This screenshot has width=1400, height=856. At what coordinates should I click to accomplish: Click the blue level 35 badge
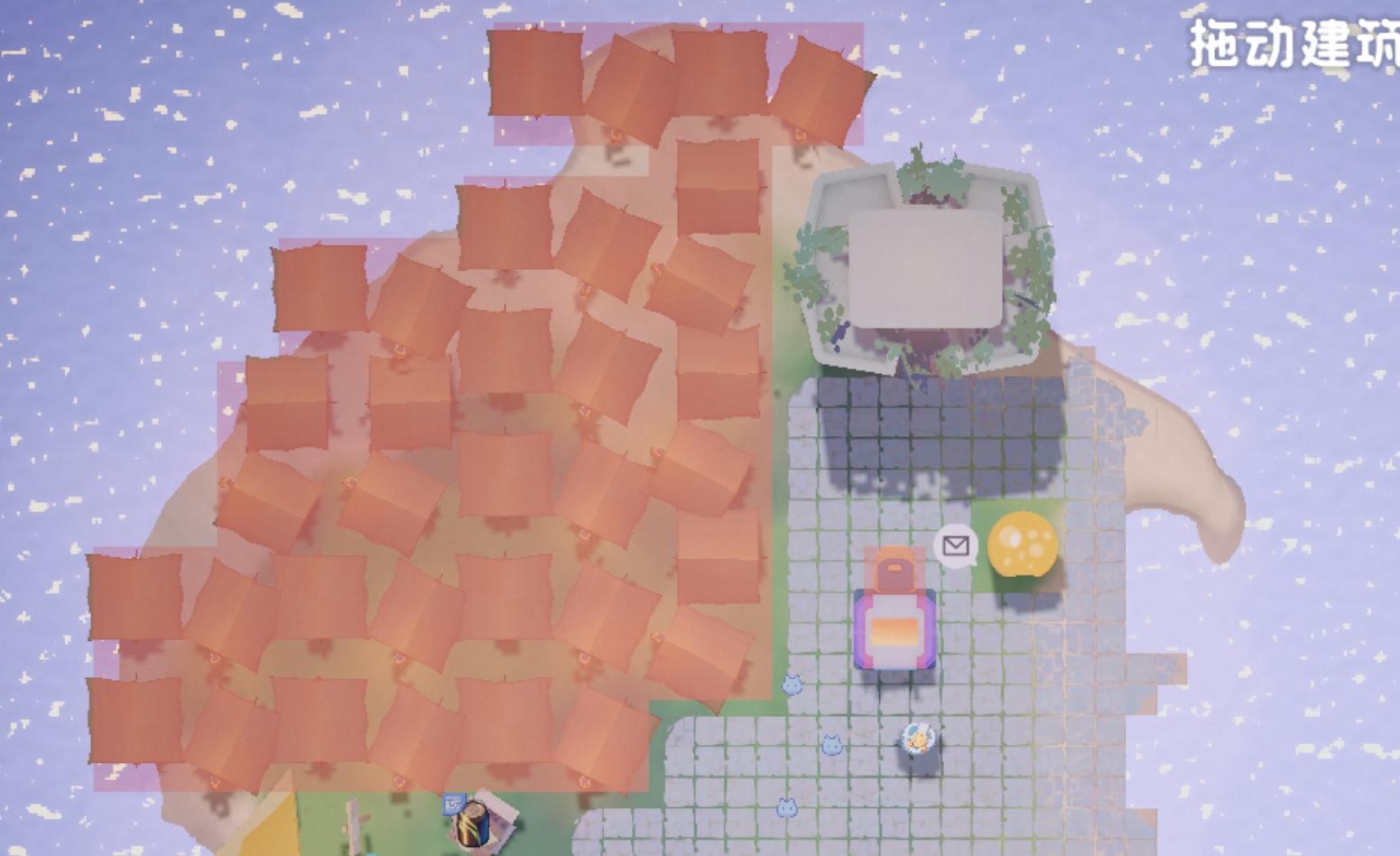(453, 804)
